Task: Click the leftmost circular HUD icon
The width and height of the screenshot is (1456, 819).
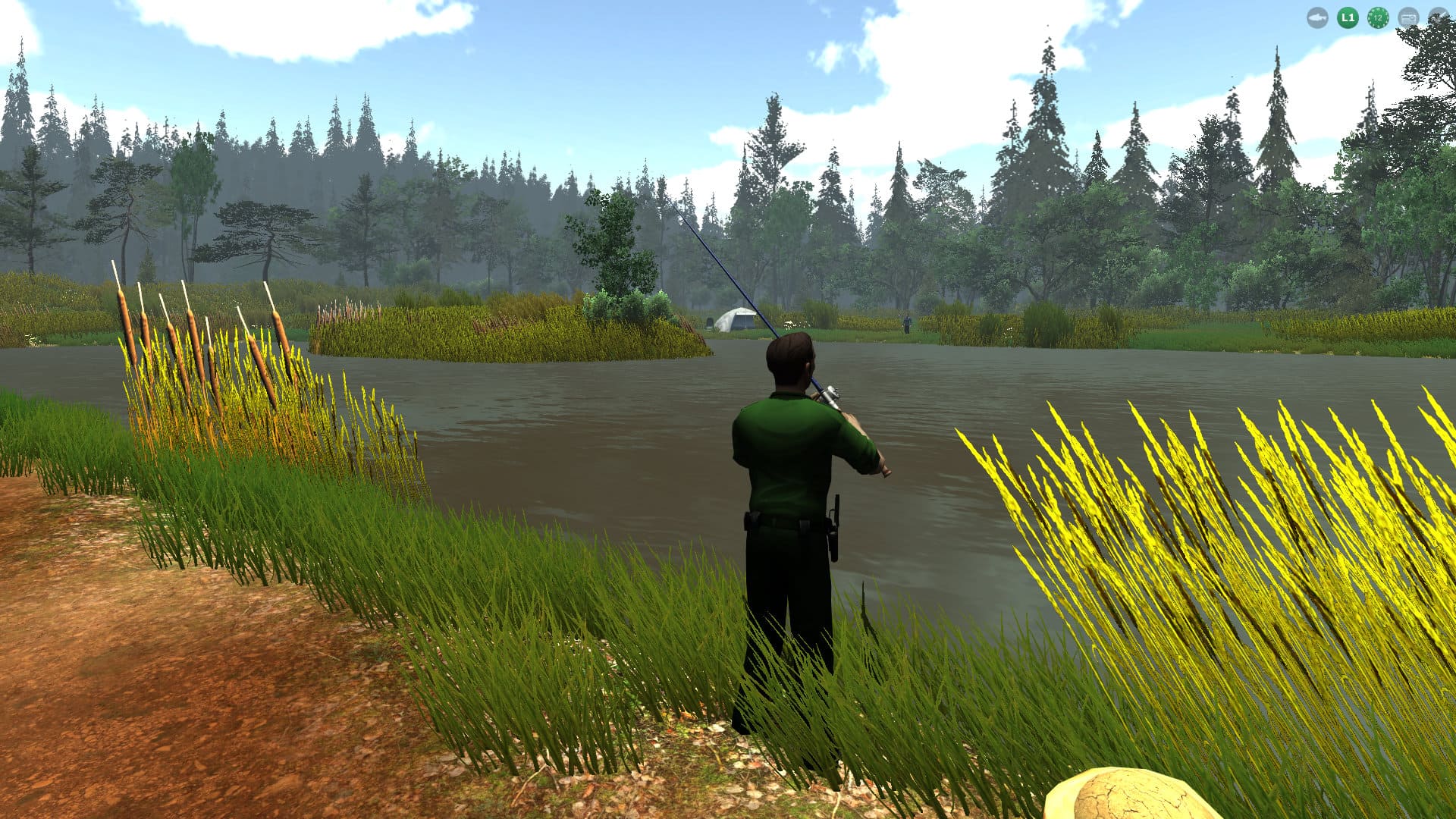Action: (x=1318, y=17)
